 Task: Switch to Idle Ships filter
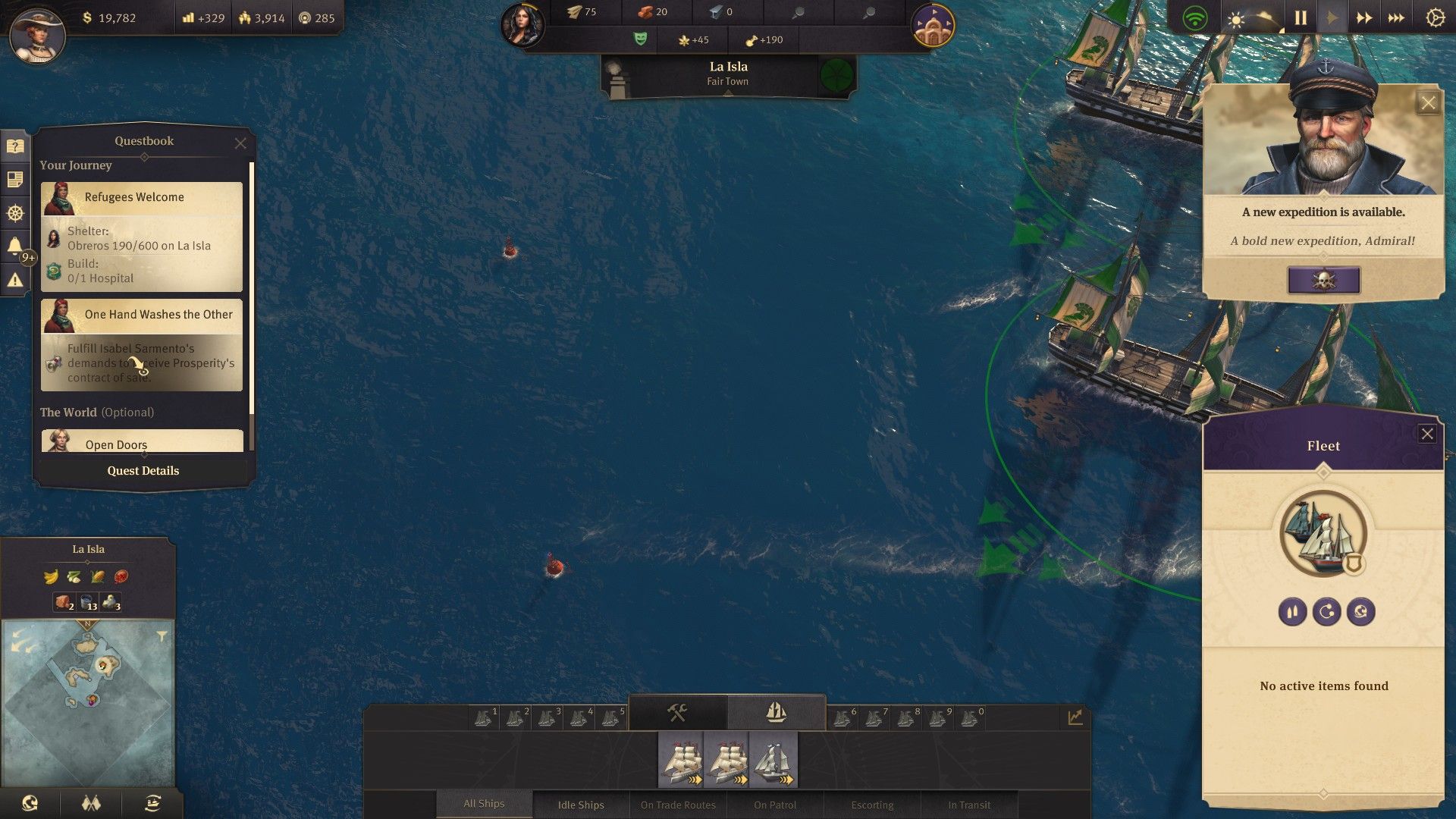coord(581,805)
